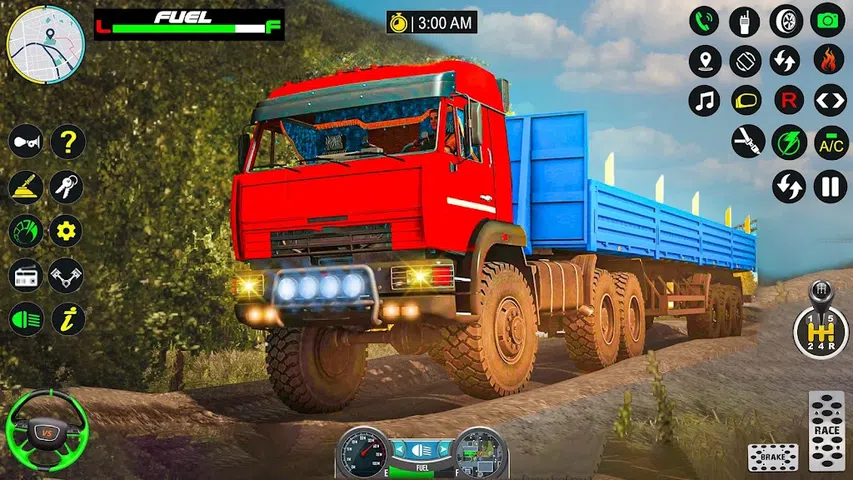
Task: Tap the car keys ignition icon
Action: tap(68, 187)
